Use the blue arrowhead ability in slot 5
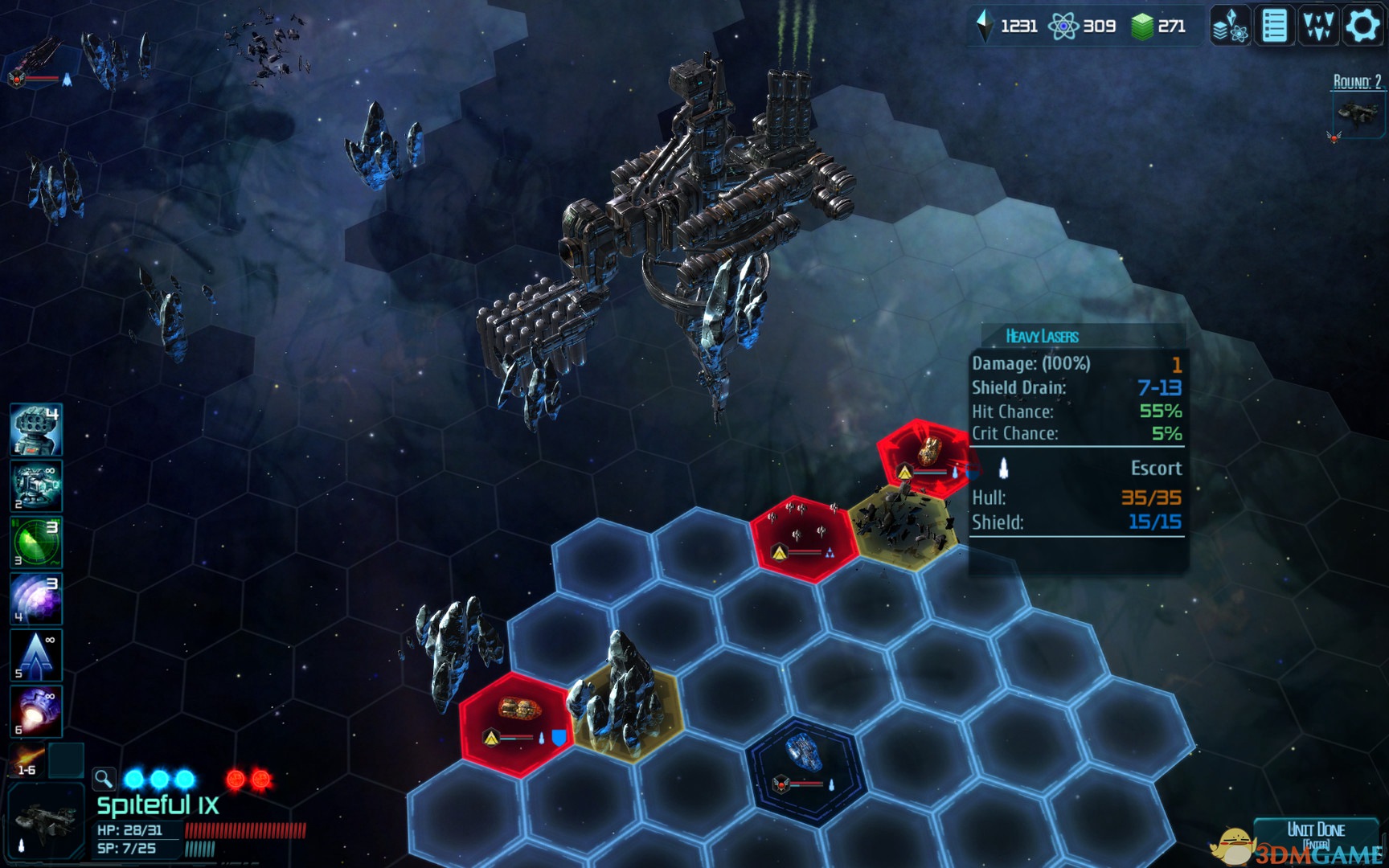 35,654
